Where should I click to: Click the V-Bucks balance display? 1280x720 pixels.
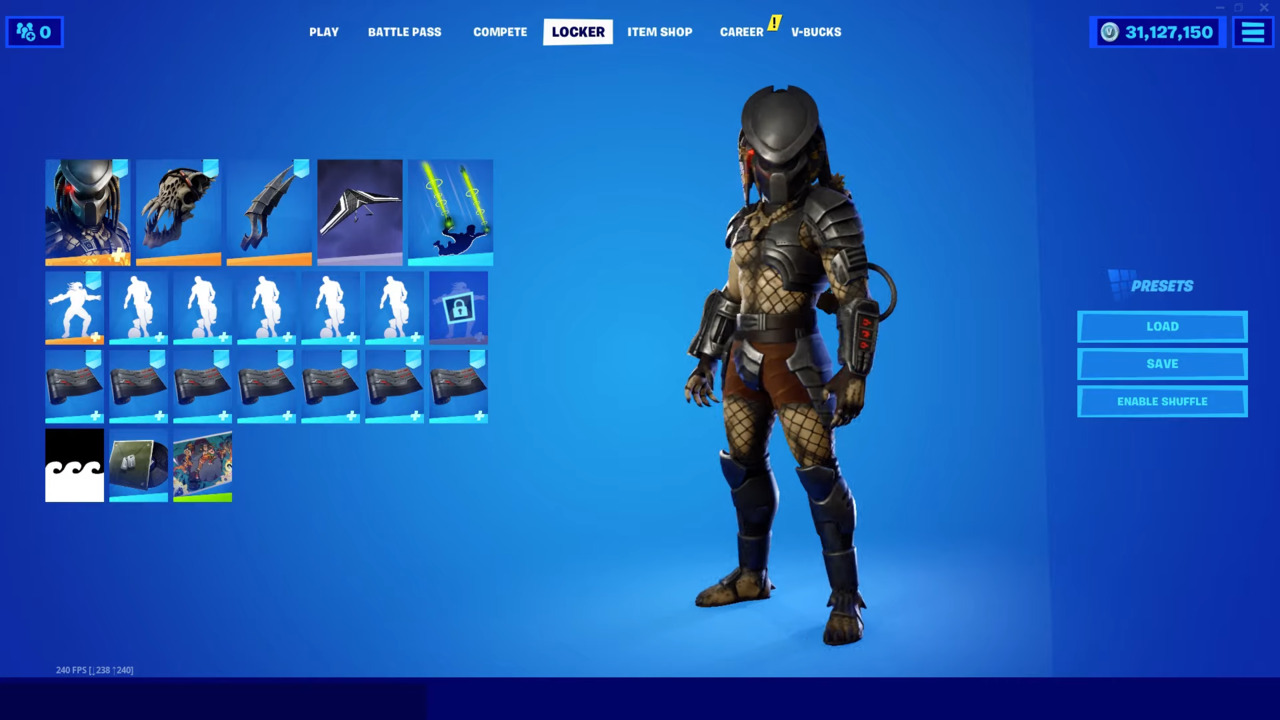1157,31
